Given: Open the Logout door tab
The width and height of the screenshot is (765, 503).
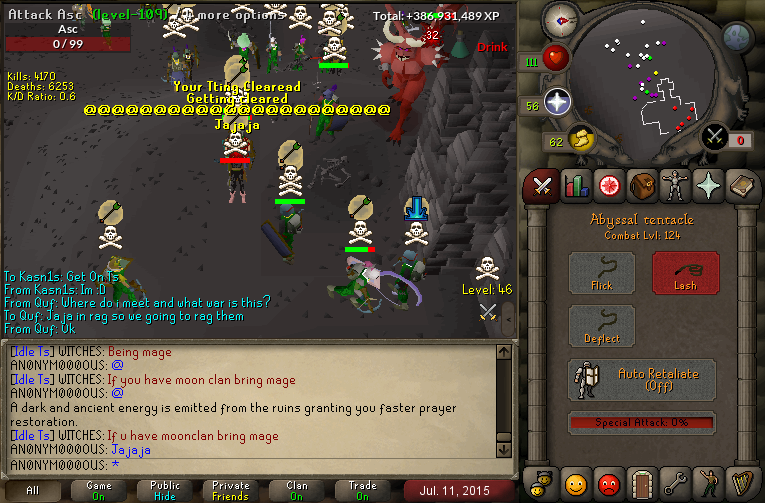Looking at the screenshot, I should point(641,484).
